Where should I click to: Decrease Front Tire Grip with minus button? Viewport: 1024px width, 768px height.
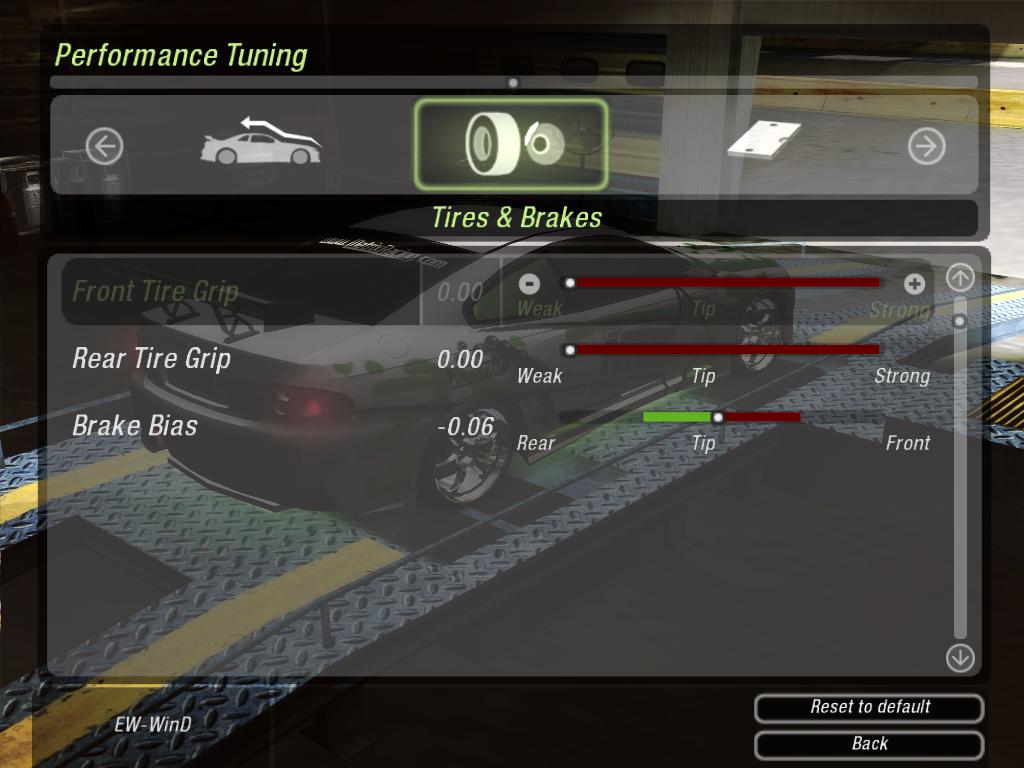530,284
